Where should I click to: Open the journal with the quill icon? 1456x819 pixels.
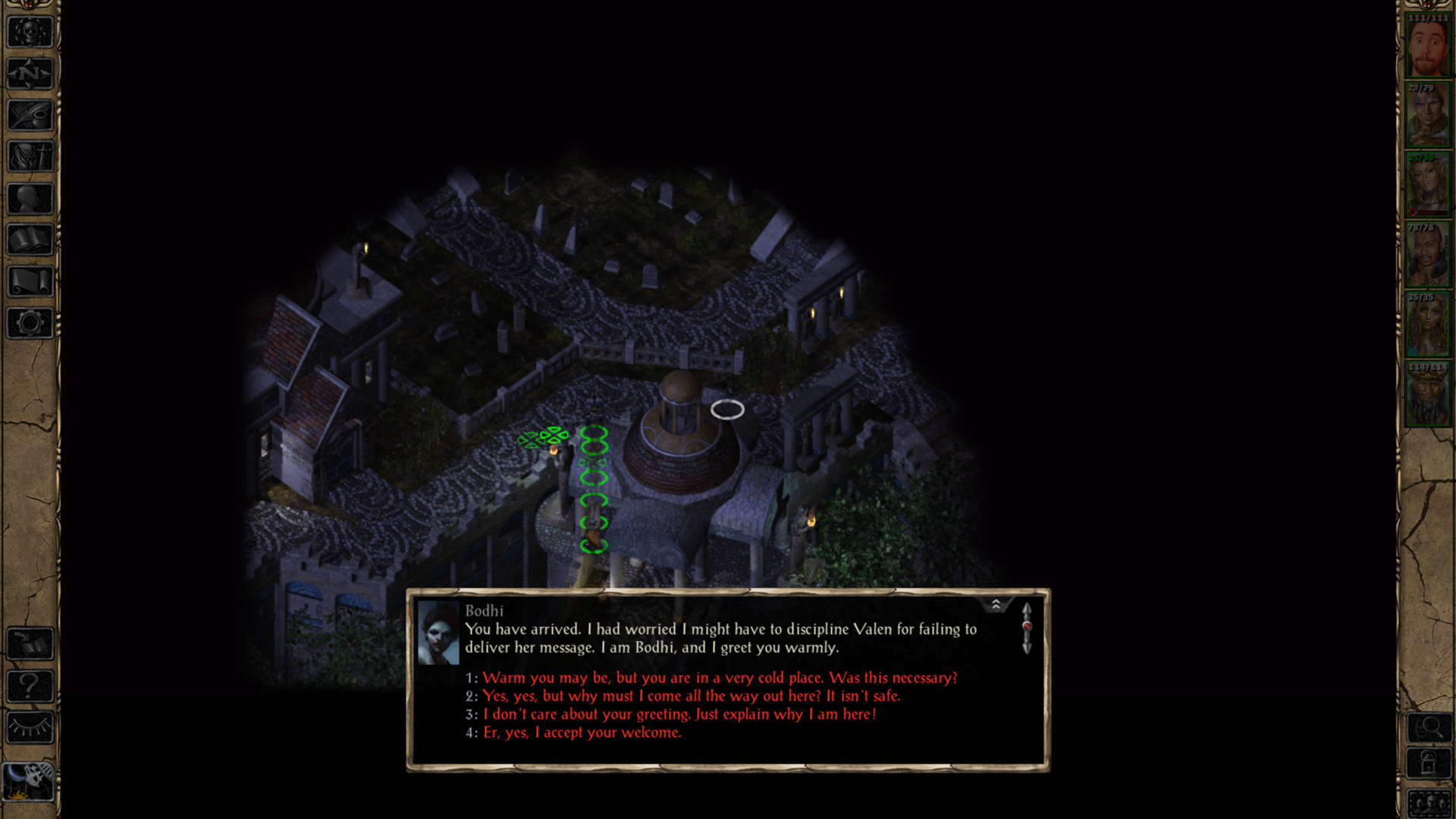click(30, 116)
